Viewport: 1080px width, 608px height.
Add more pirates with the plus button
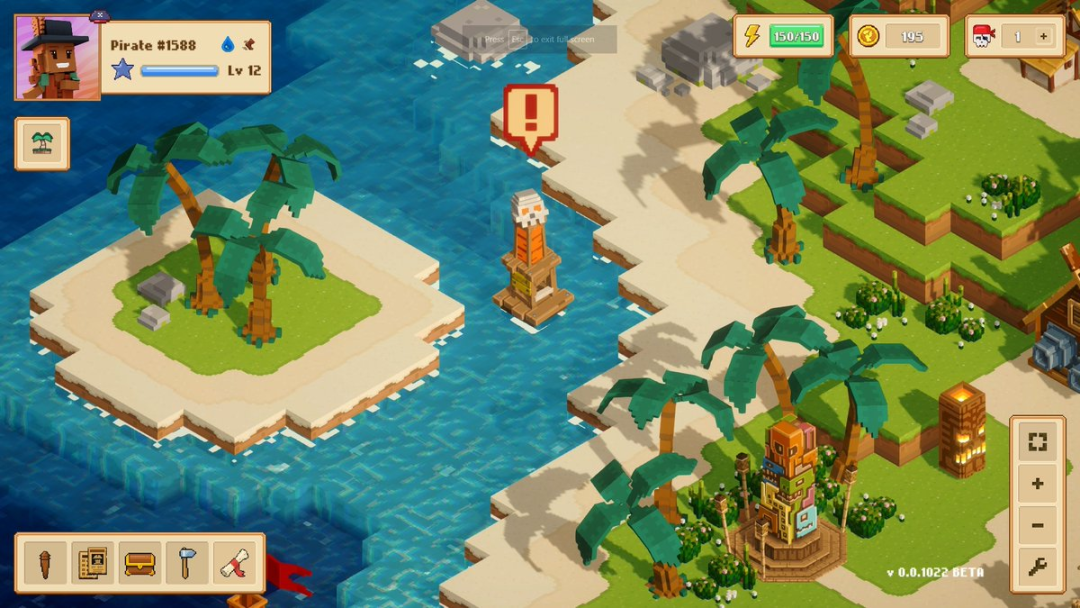[x=1043, y=37]
